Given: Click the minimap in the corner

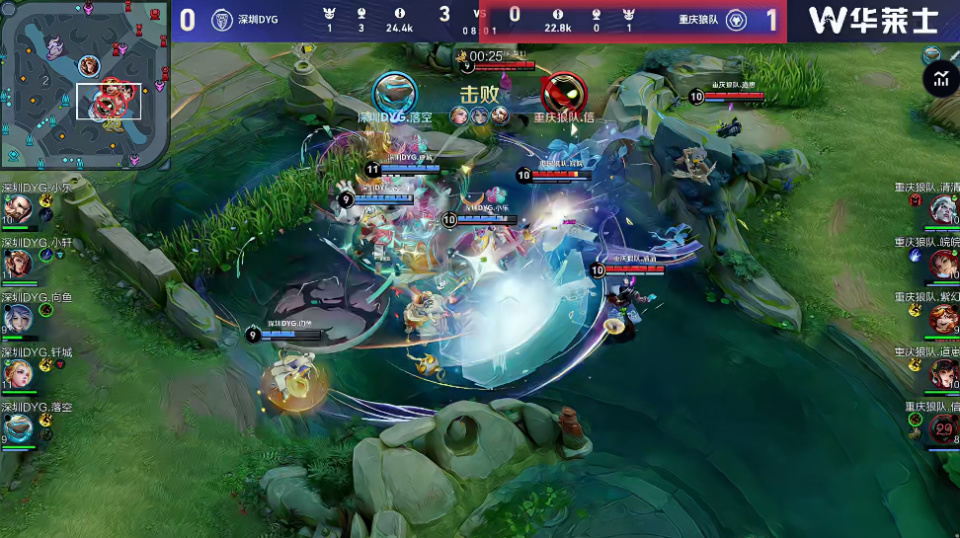Looking at the screenshot, I should tap(85, 83).
